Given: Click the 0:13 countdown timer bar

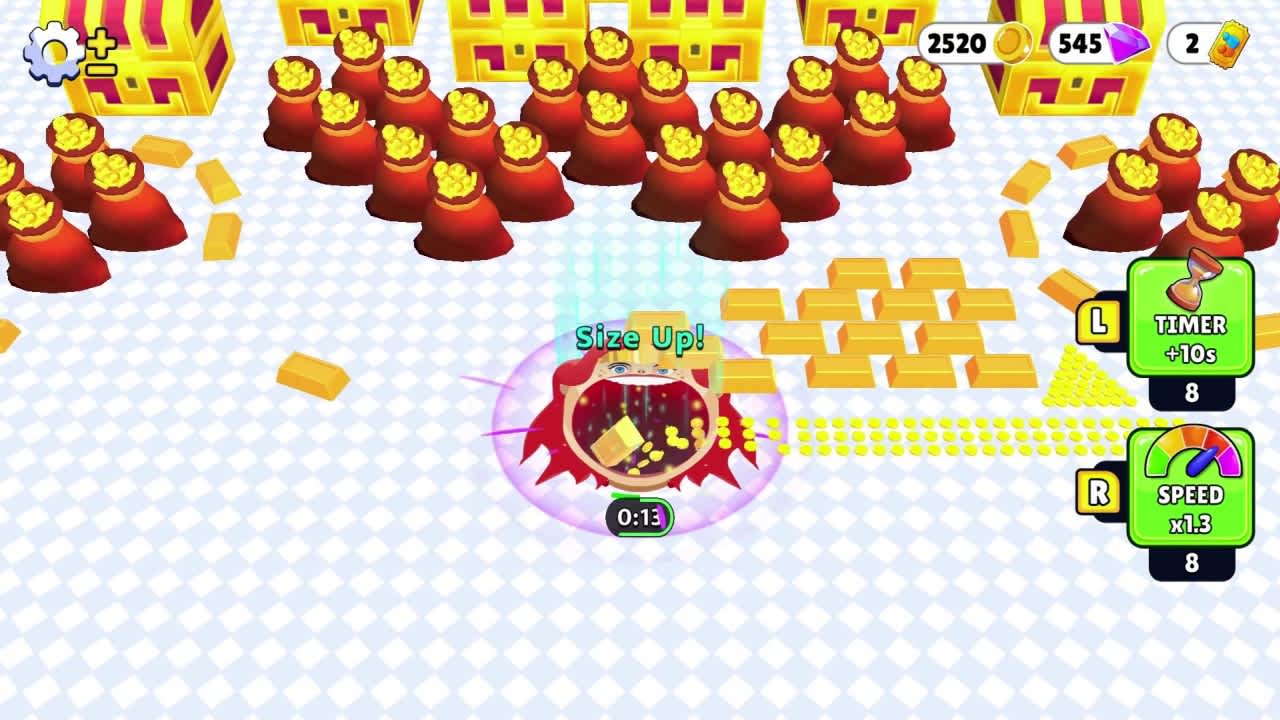Looking at the screenshot, I should click(x=639, y=515).
